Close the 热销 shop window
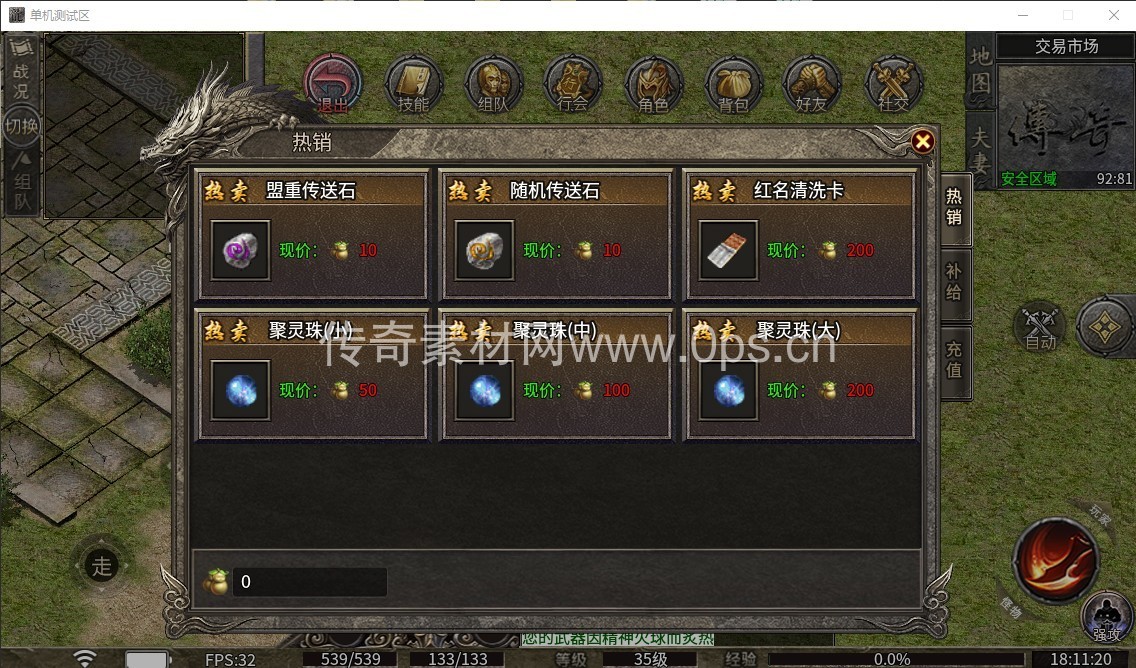This screenshot has height=668, width=1136. [922, 142]
